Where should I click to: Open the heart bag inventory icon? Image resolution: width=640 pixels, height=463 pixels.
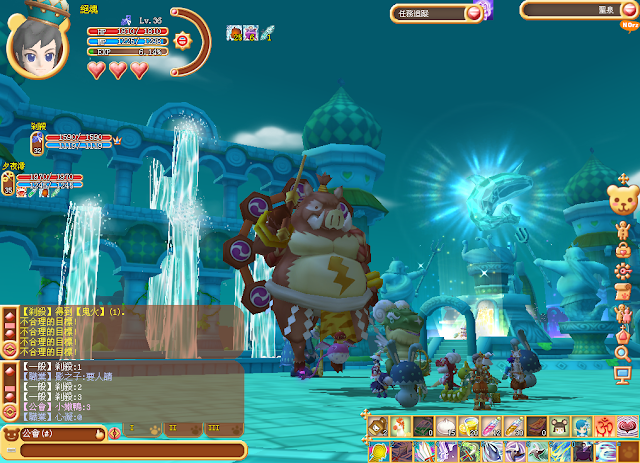pyautogui.click(x=622, y=251)
